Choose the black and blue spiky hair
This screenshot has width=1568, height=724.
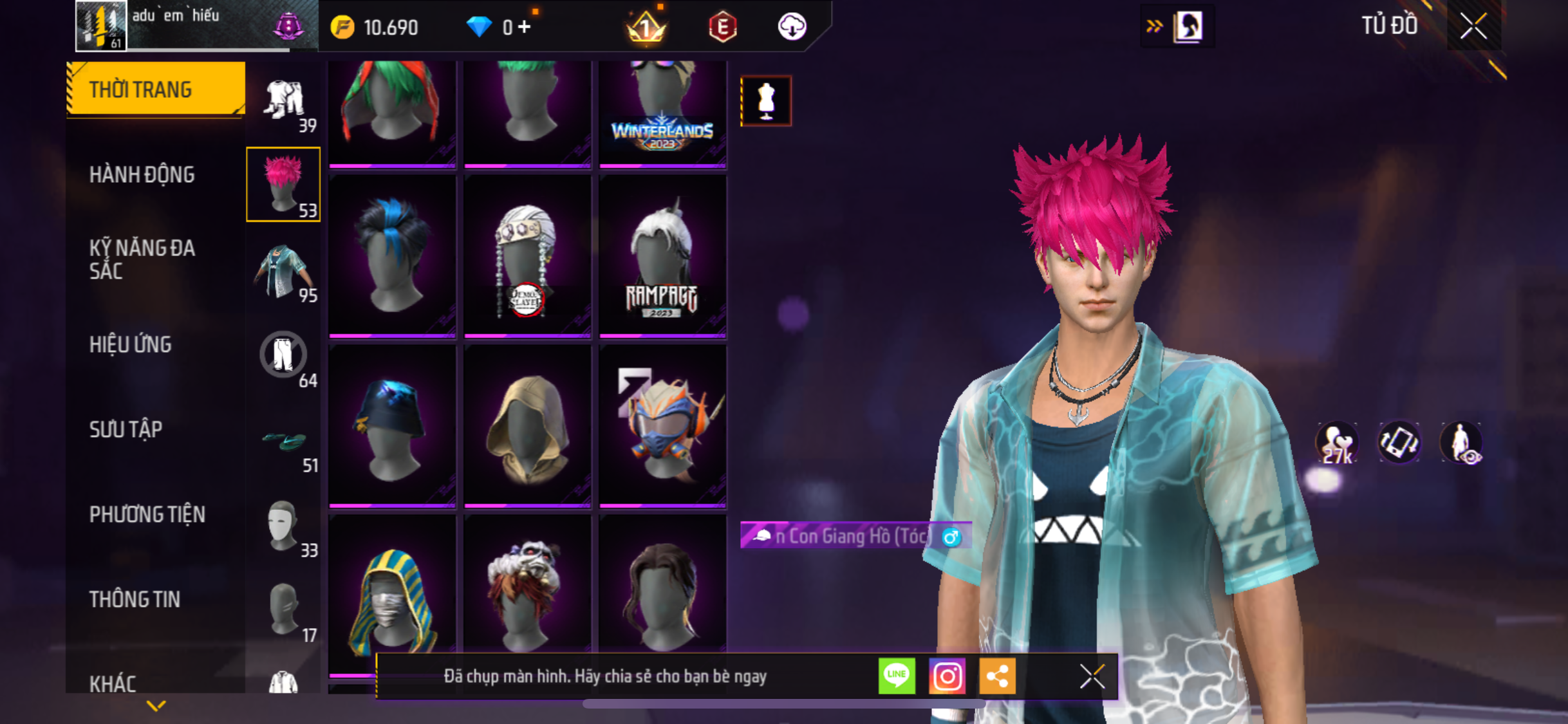point(392,256)
